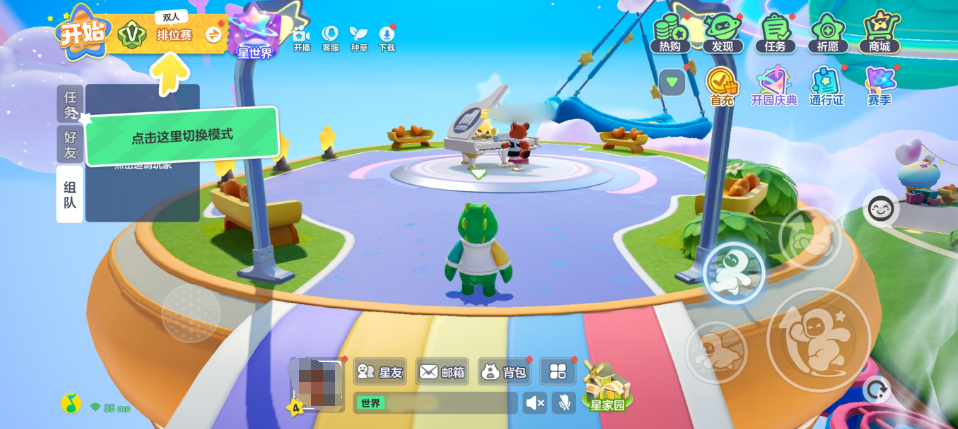The height and width of the screenshot is (429, 958).
Task: Open the 商城 shop
Action: click(880, 33)
